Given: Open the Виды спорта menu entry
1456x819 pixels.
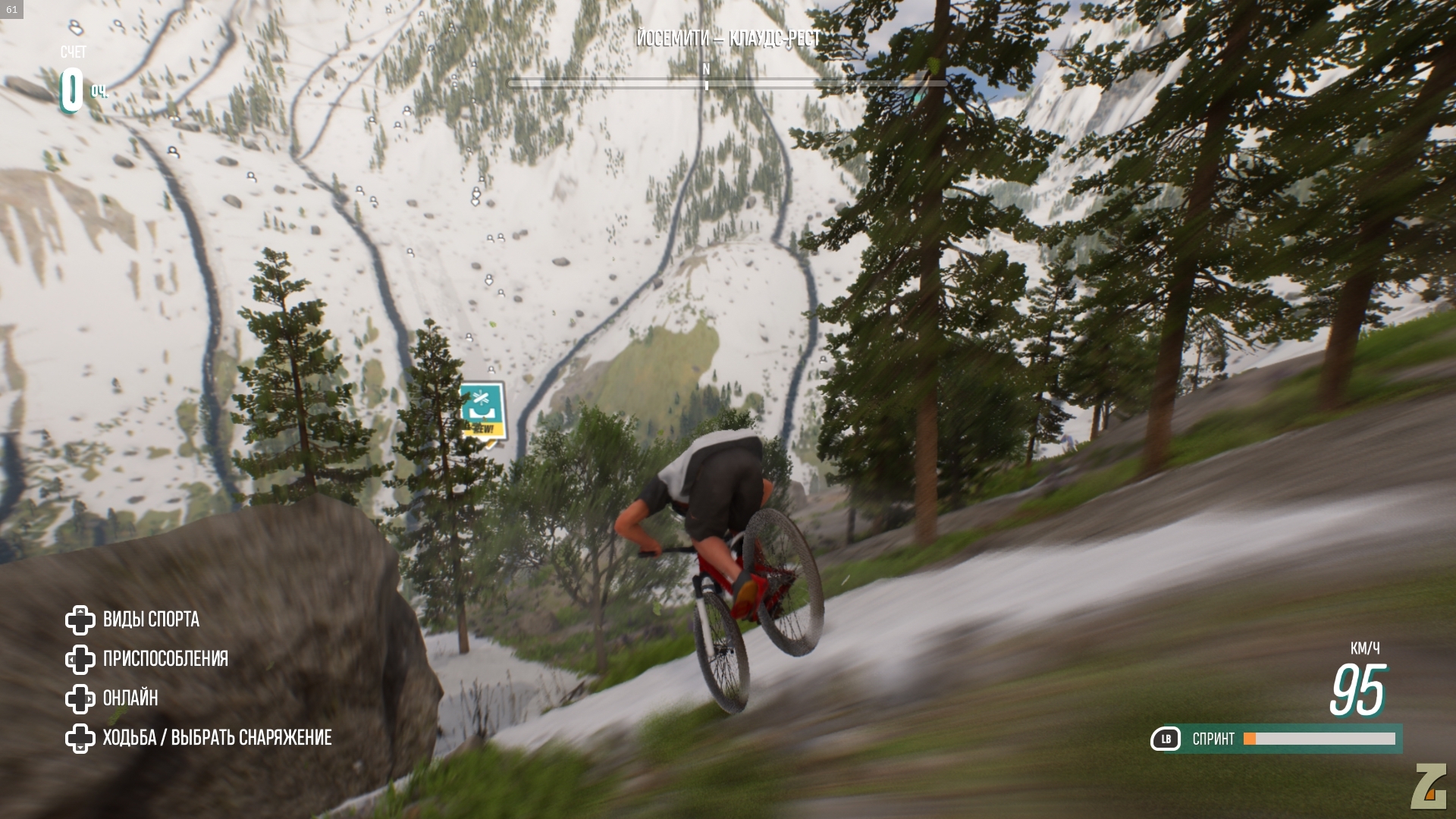Looking at the screenshot, I should (150, 620).
